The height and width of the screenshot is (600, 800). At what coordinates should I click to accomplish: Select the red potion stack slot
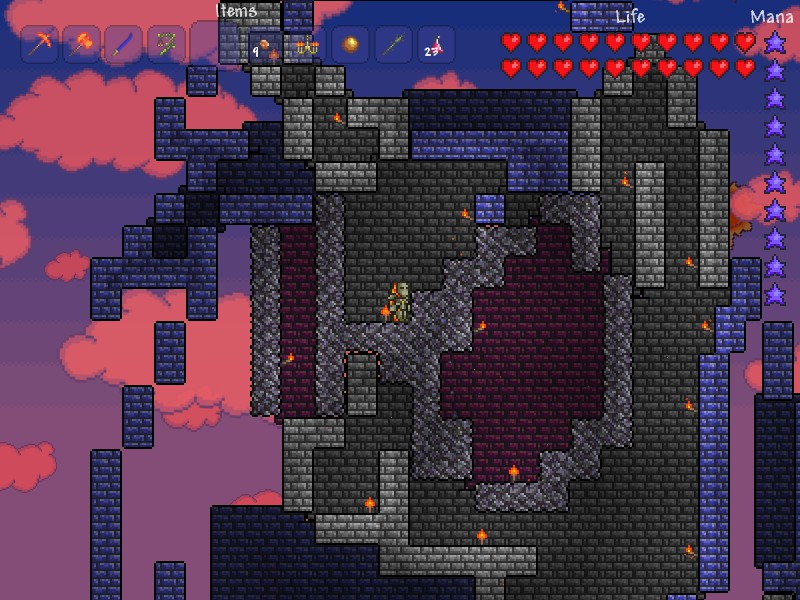pos(435,45)
